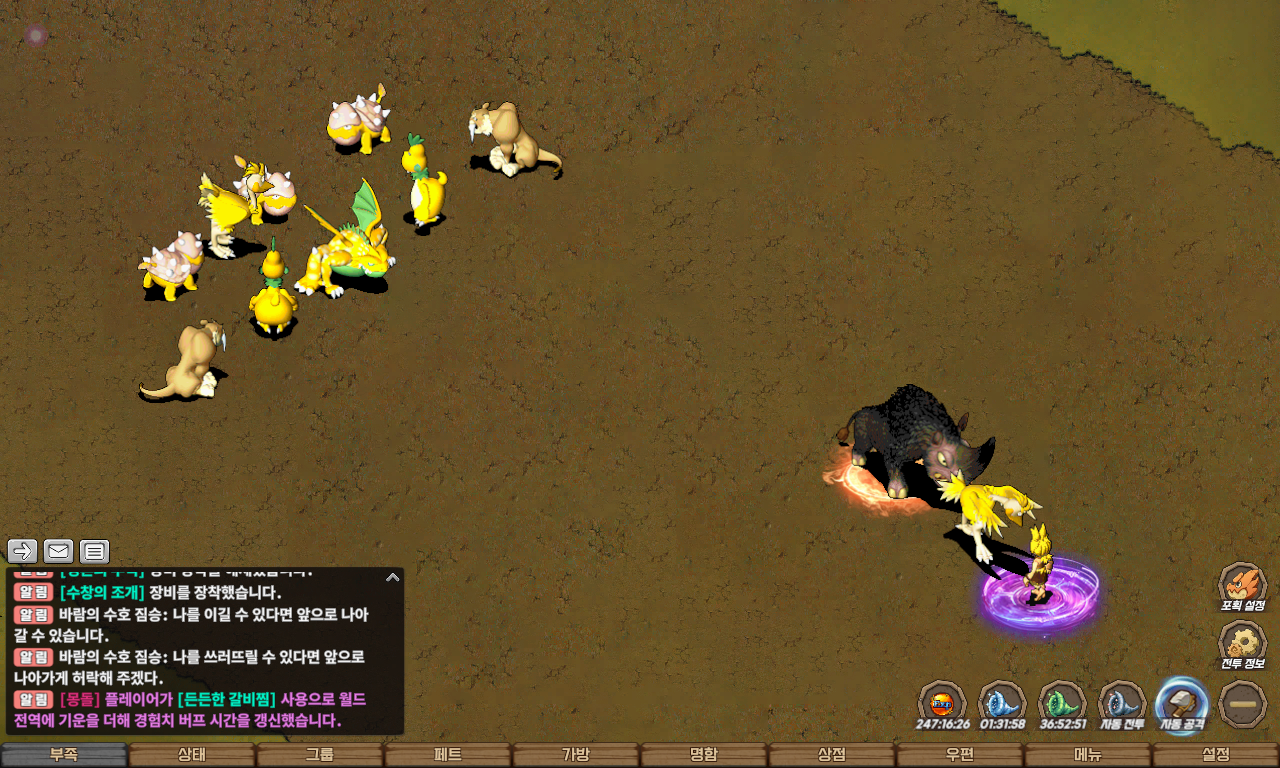Open 포획 설정 capture settings icon
Screen dimensions: 1280x768
click(1242, 583)
